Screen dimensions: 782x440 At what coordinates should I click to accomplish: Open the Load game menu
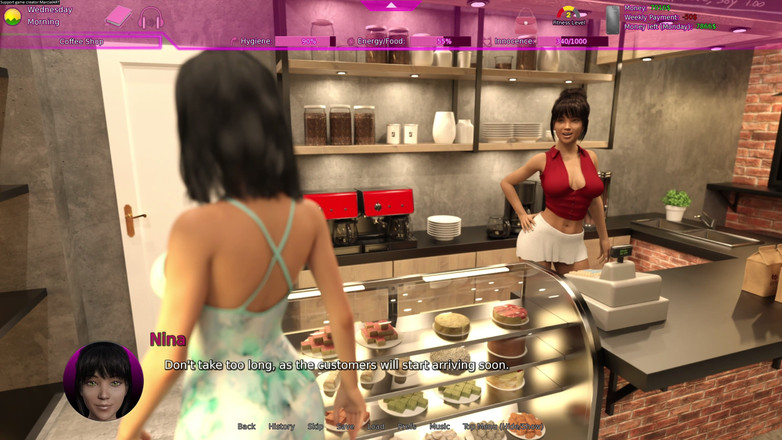[x=376, y=427]
